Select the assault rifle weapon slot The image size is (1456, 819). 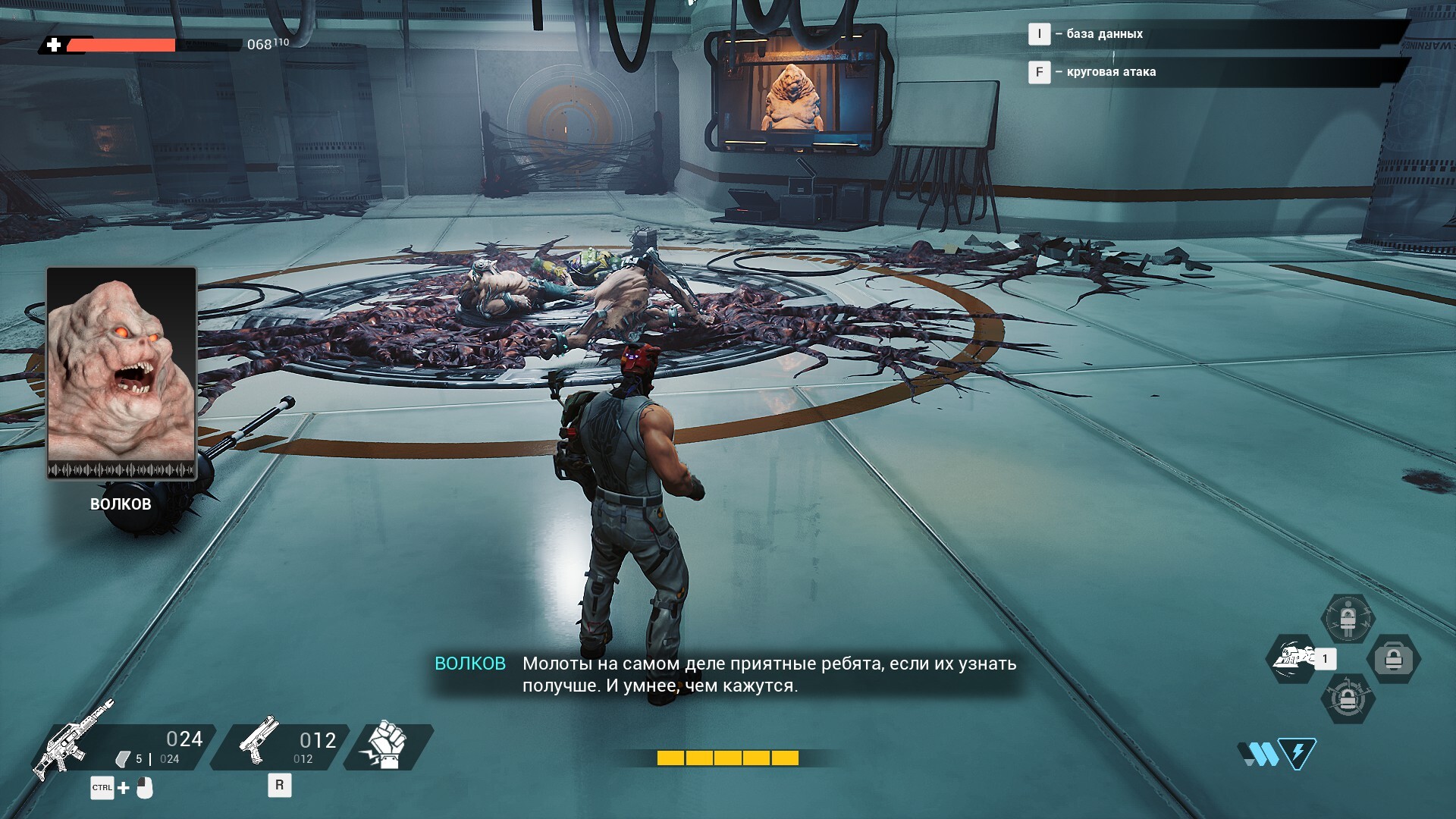[x=121, y=747]
